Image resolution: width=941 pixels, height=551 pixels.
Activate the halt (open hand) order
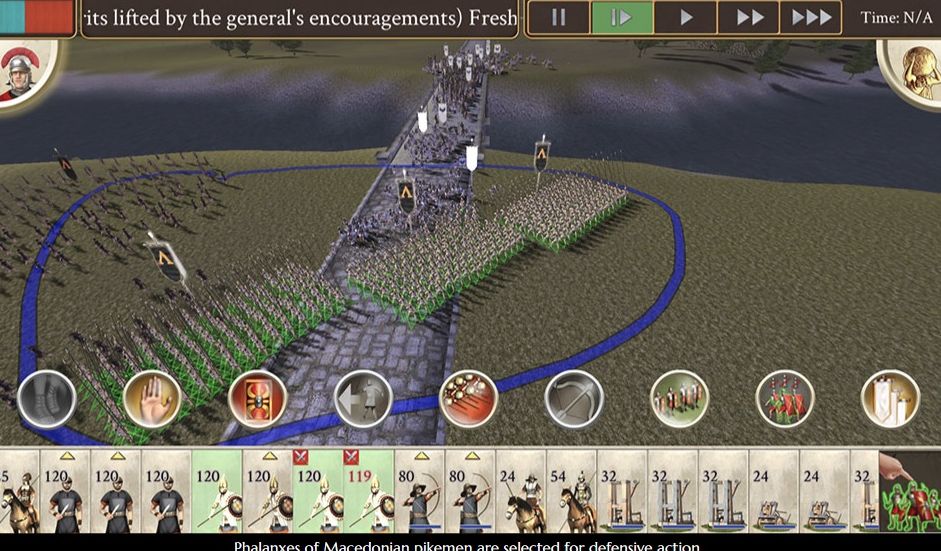(152, 398)
